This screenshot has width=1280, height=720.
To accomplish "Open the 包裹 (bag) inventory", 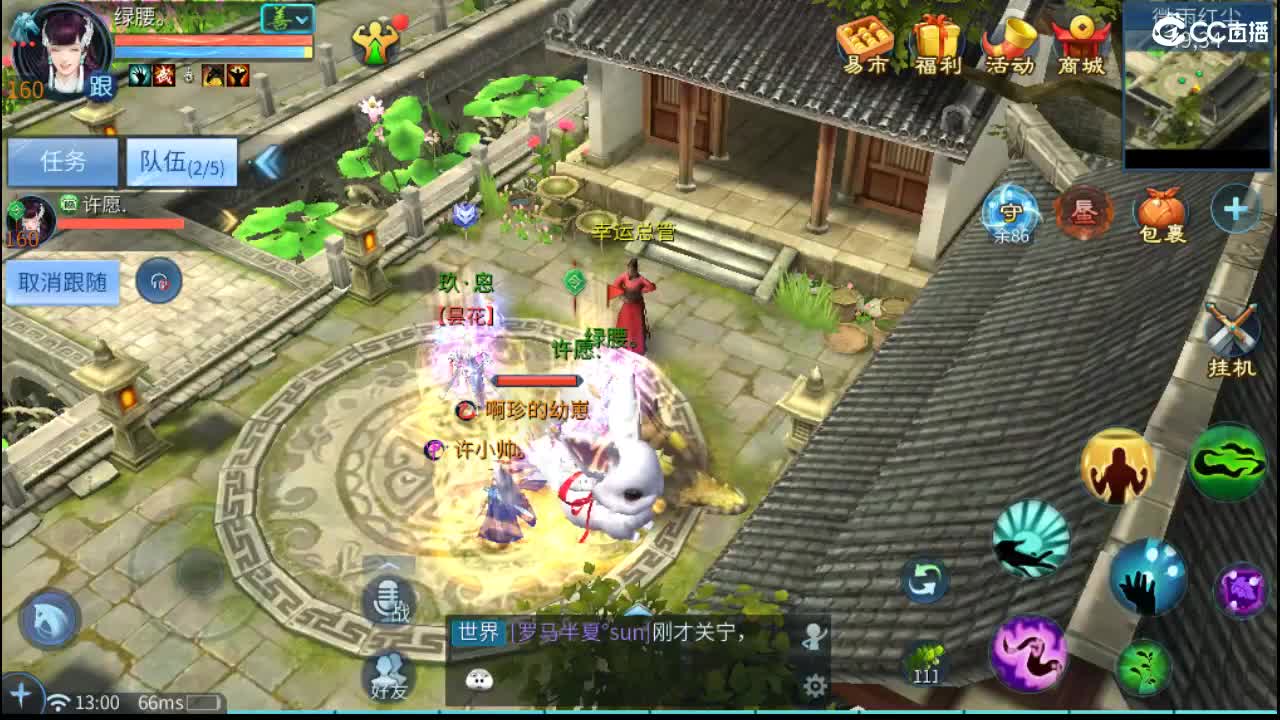I will click(1162, 213).
